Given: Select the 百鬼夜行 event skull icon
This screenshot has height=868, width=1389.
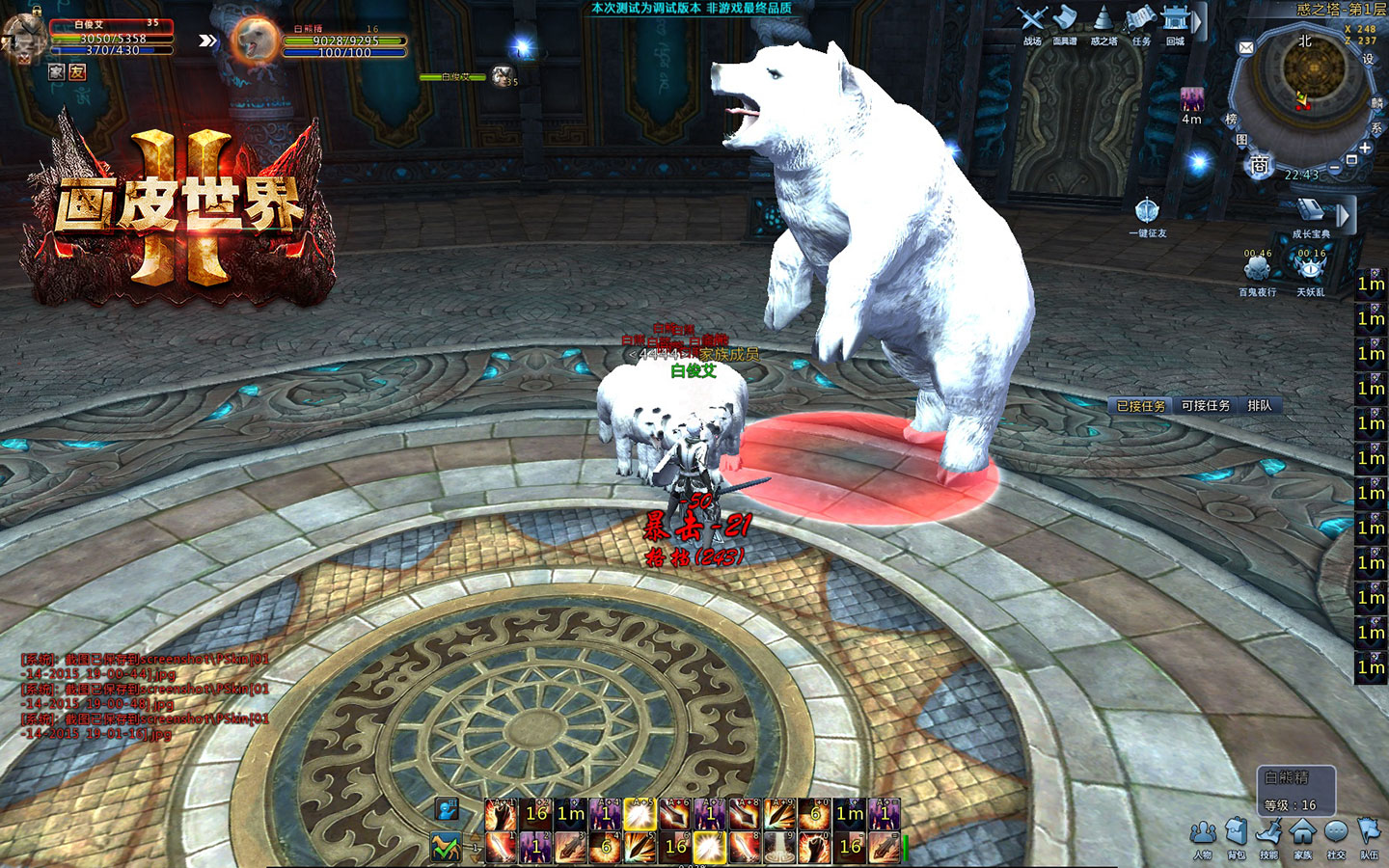Looking at the screenshot, I should [x=1257, y=268].
